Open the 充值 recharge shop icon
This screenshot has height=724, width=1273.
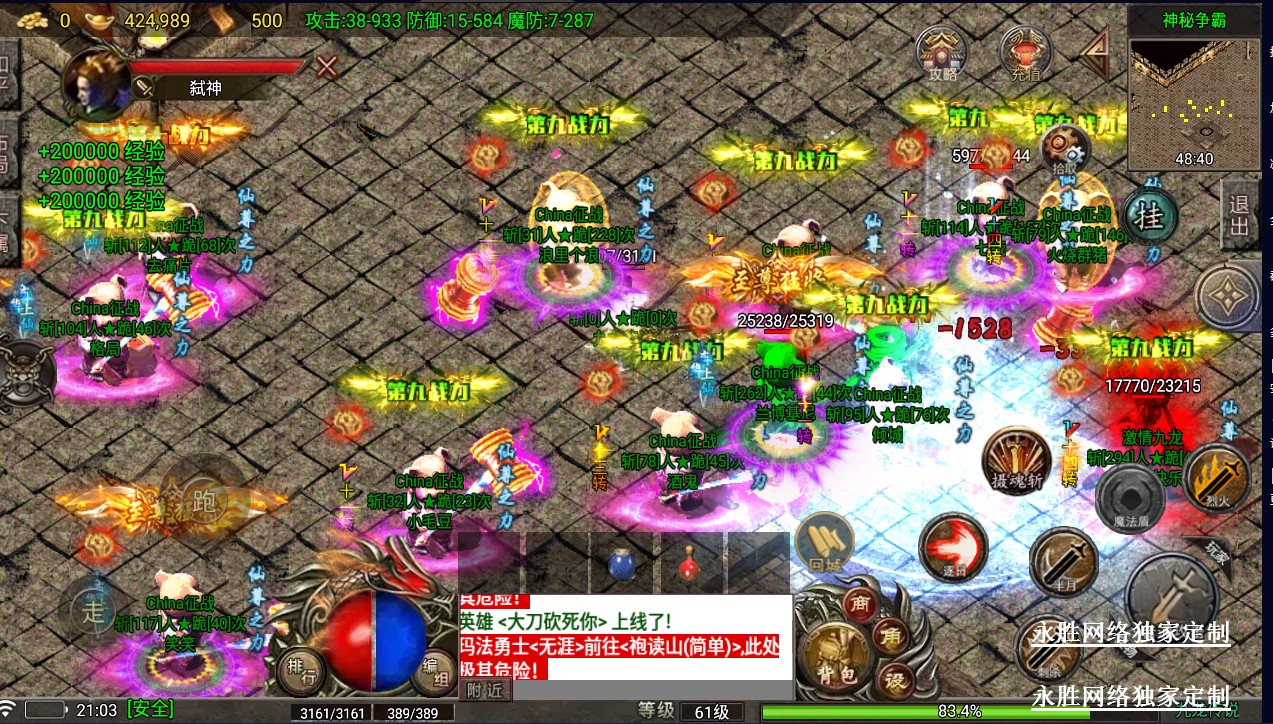(1025, 53)
